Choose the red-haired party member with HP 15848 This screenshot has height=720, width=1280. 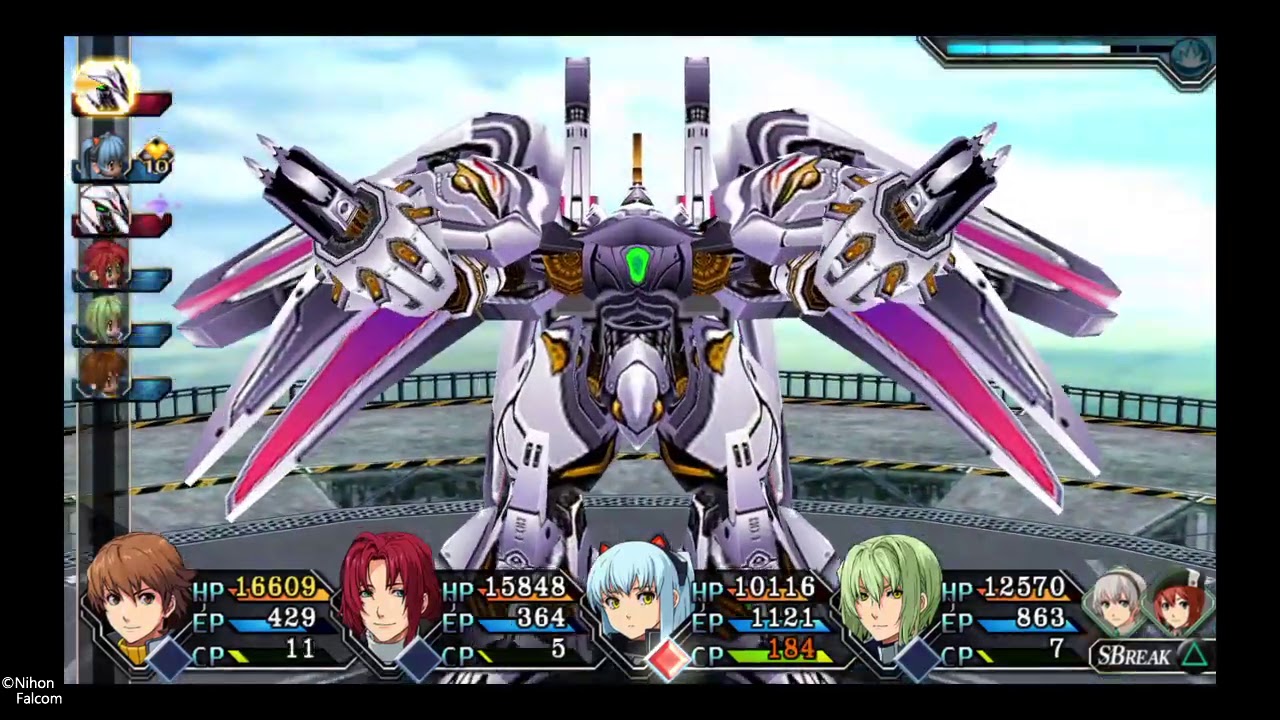389,592
